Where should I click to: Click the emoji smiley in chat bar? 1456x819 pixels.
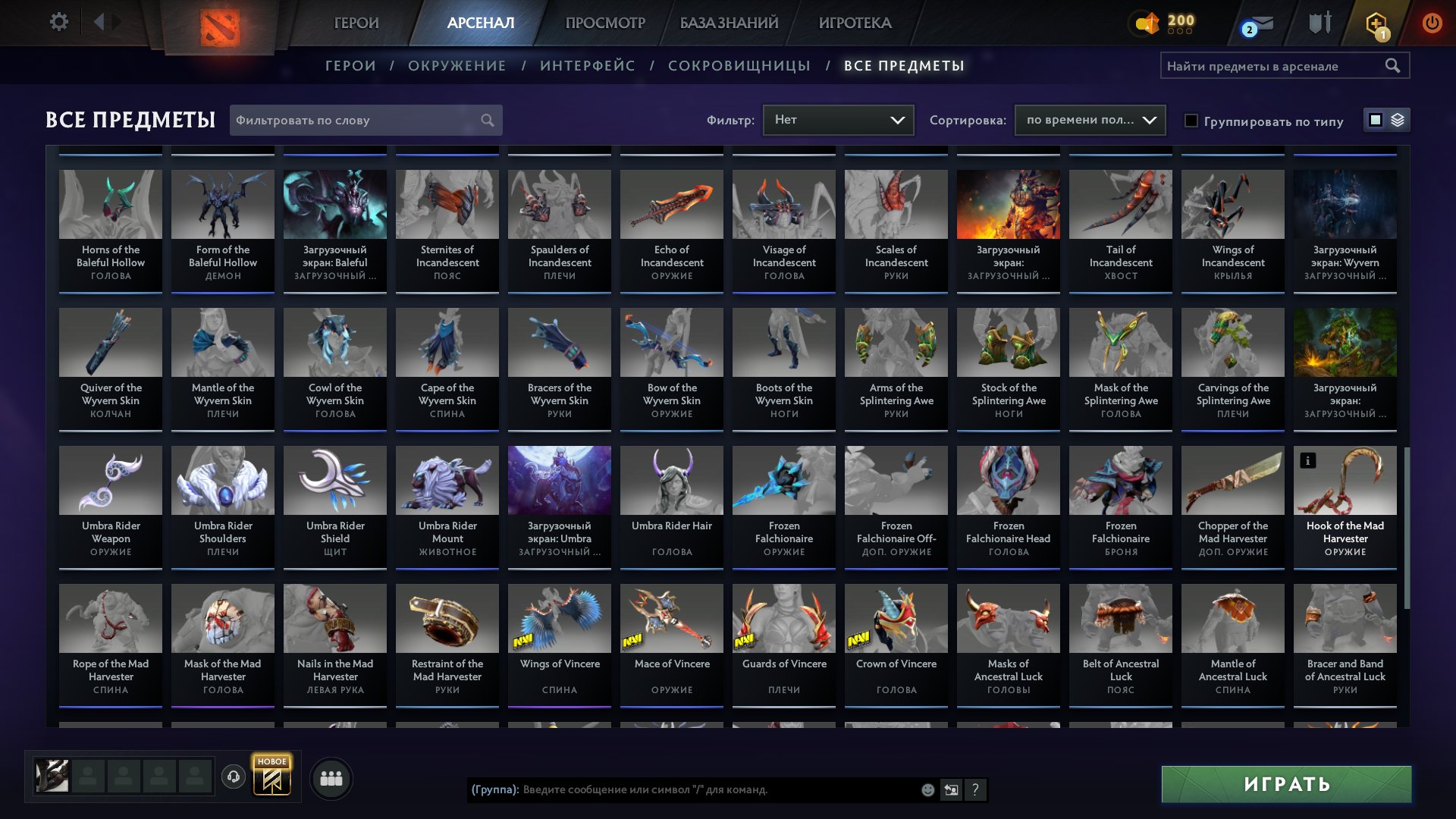pyautogui.click(x=927, y=790)
